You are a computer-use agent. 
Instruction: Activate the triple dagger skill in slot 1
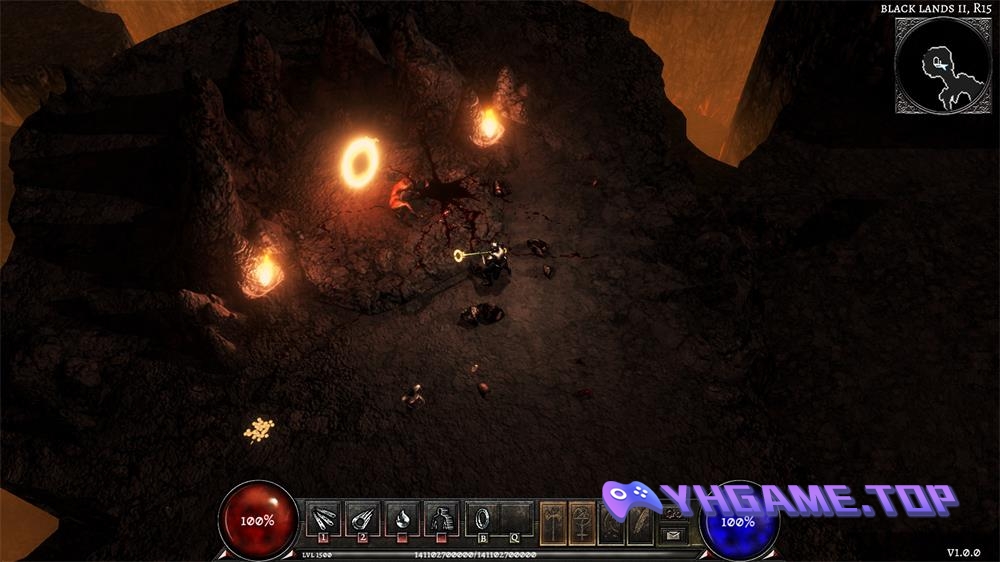click(323, 518)
